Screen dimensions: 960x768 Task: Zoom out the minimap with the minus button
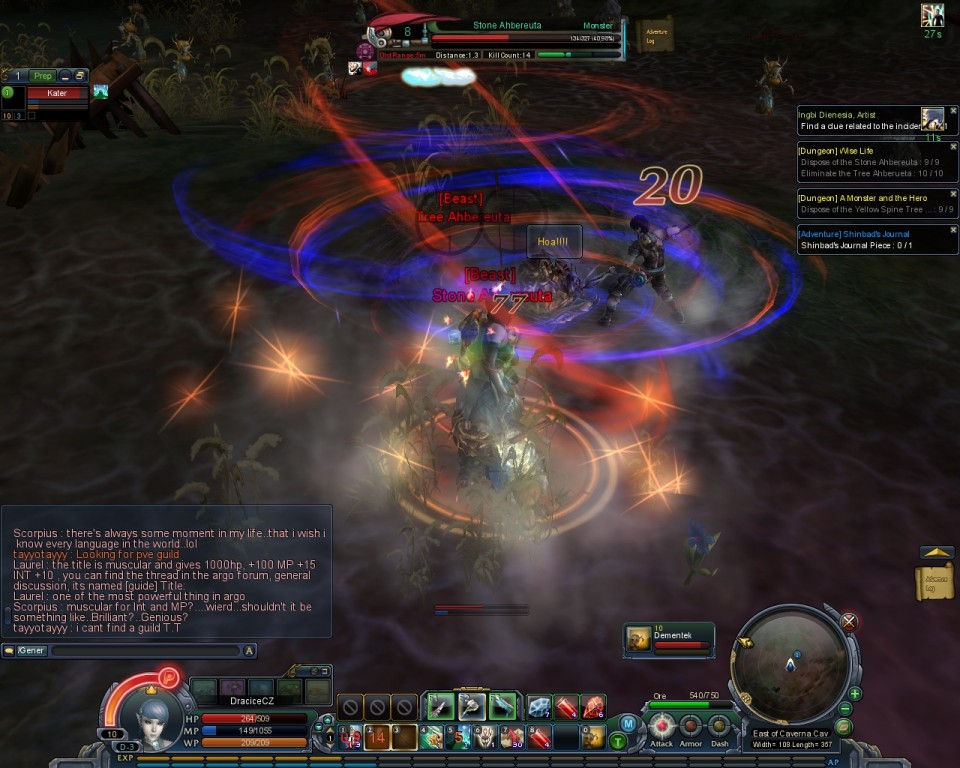point(845,709)
